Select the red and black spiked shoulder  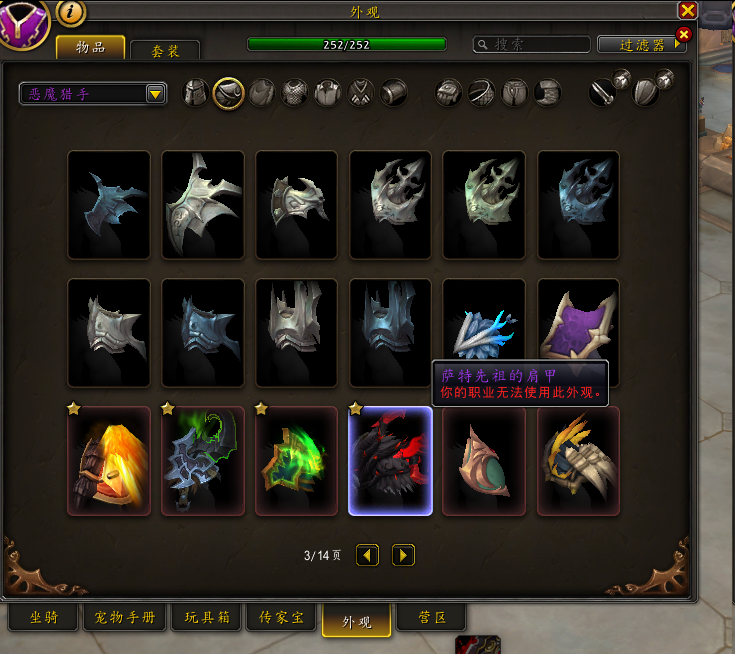[x=390, y=461]
